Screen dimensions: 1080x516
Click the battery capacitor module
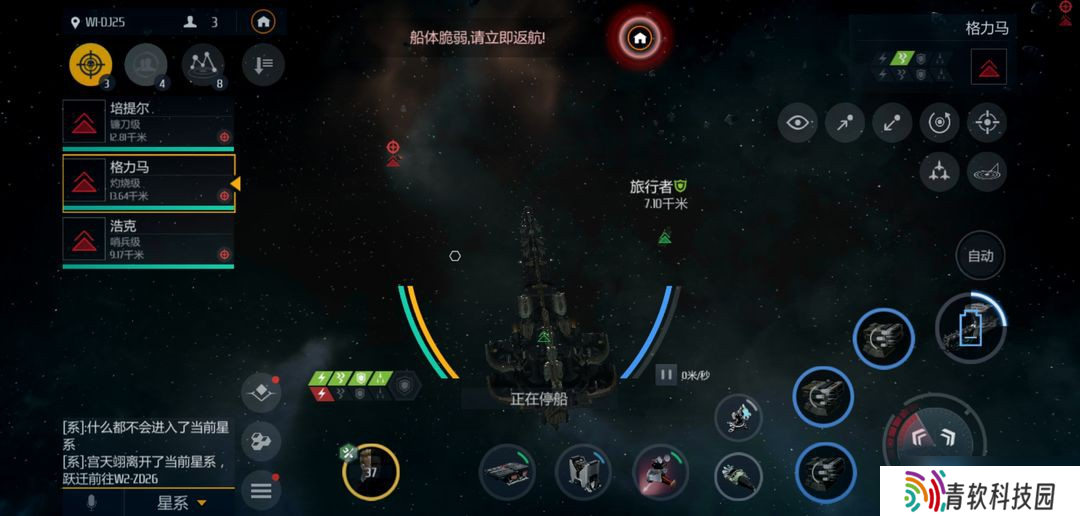[x=971, y=327]
